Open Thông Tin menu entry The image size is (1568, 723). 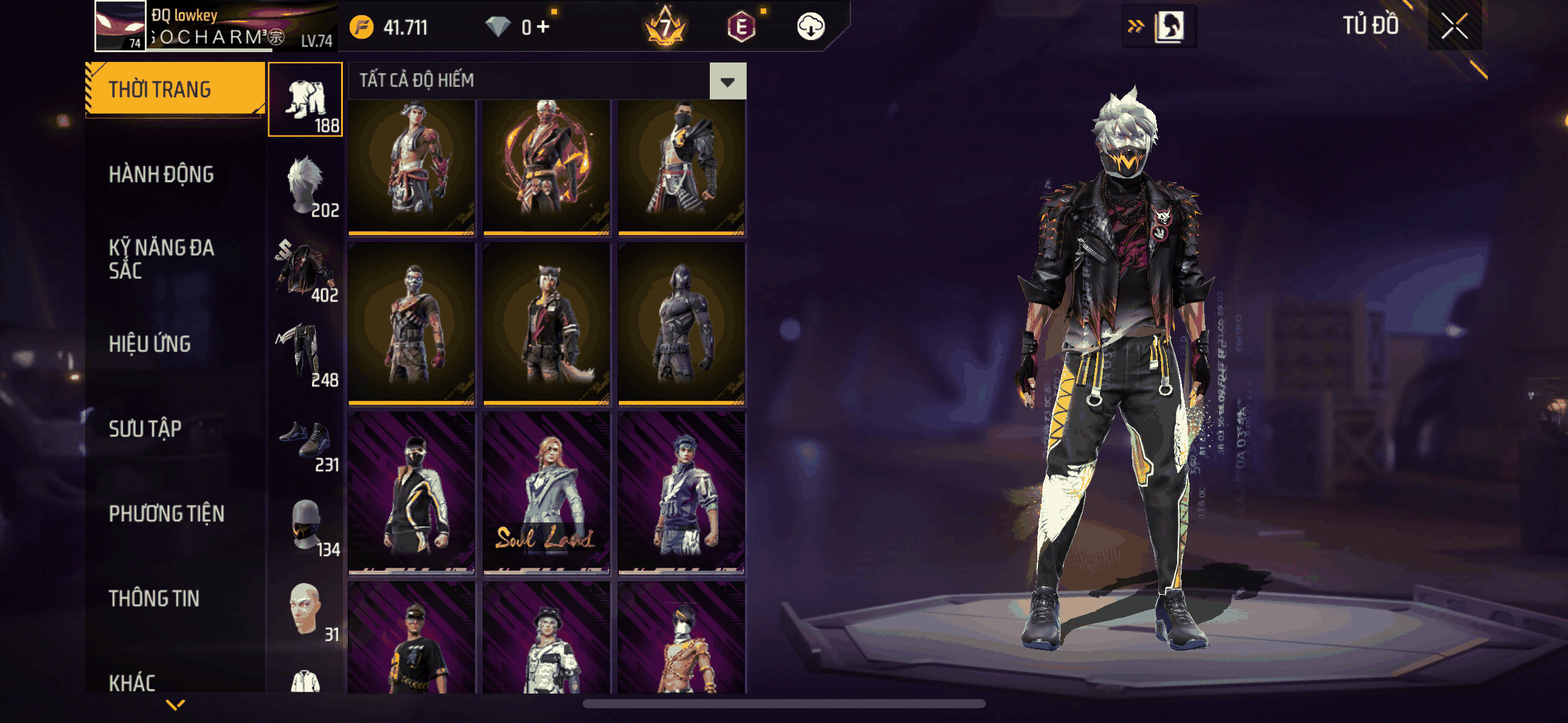[154, 599]
